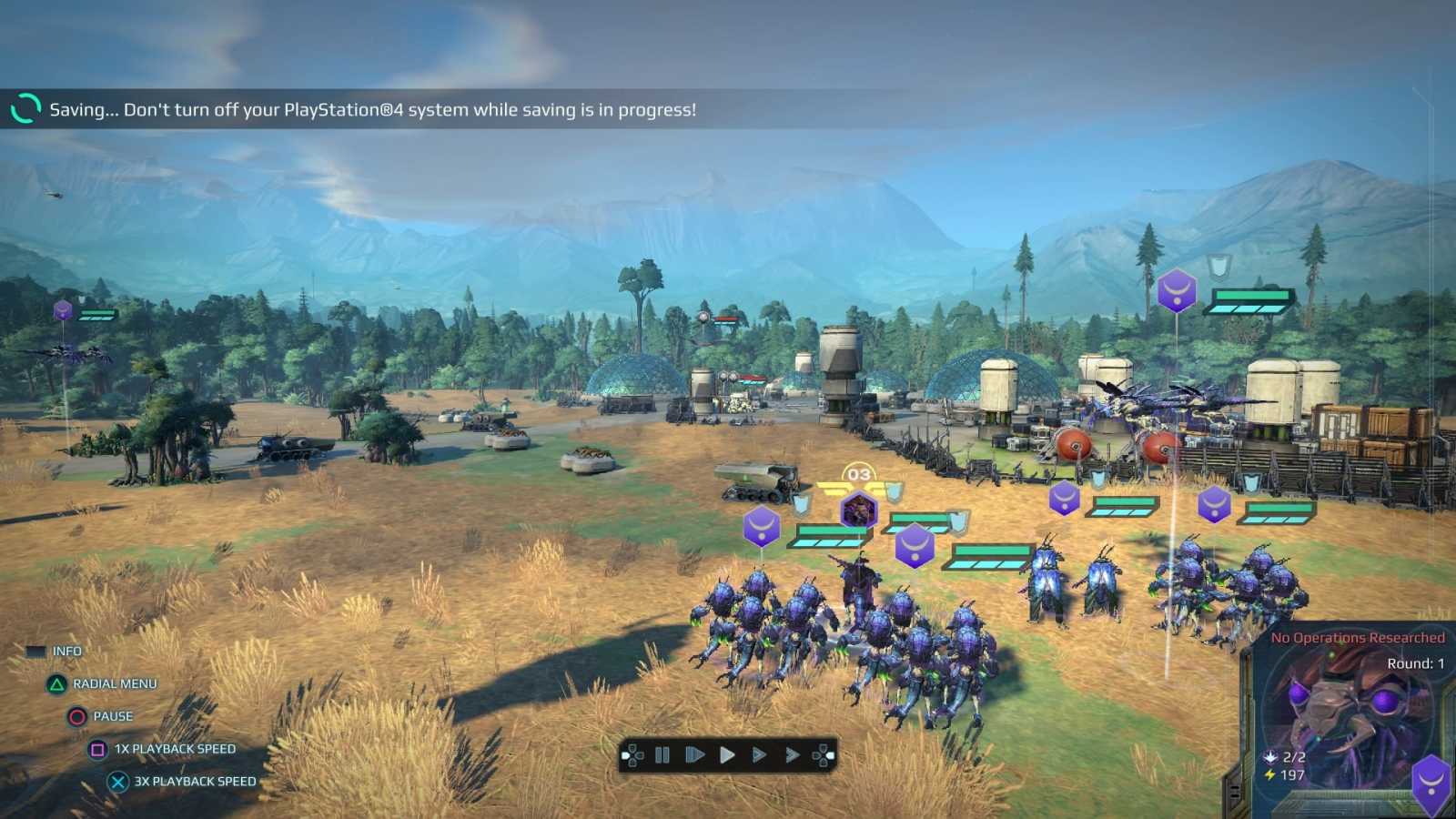Click the No Operations Researched label
The height and width of the screenshot is (819, 1456).
pos(1360,637)
